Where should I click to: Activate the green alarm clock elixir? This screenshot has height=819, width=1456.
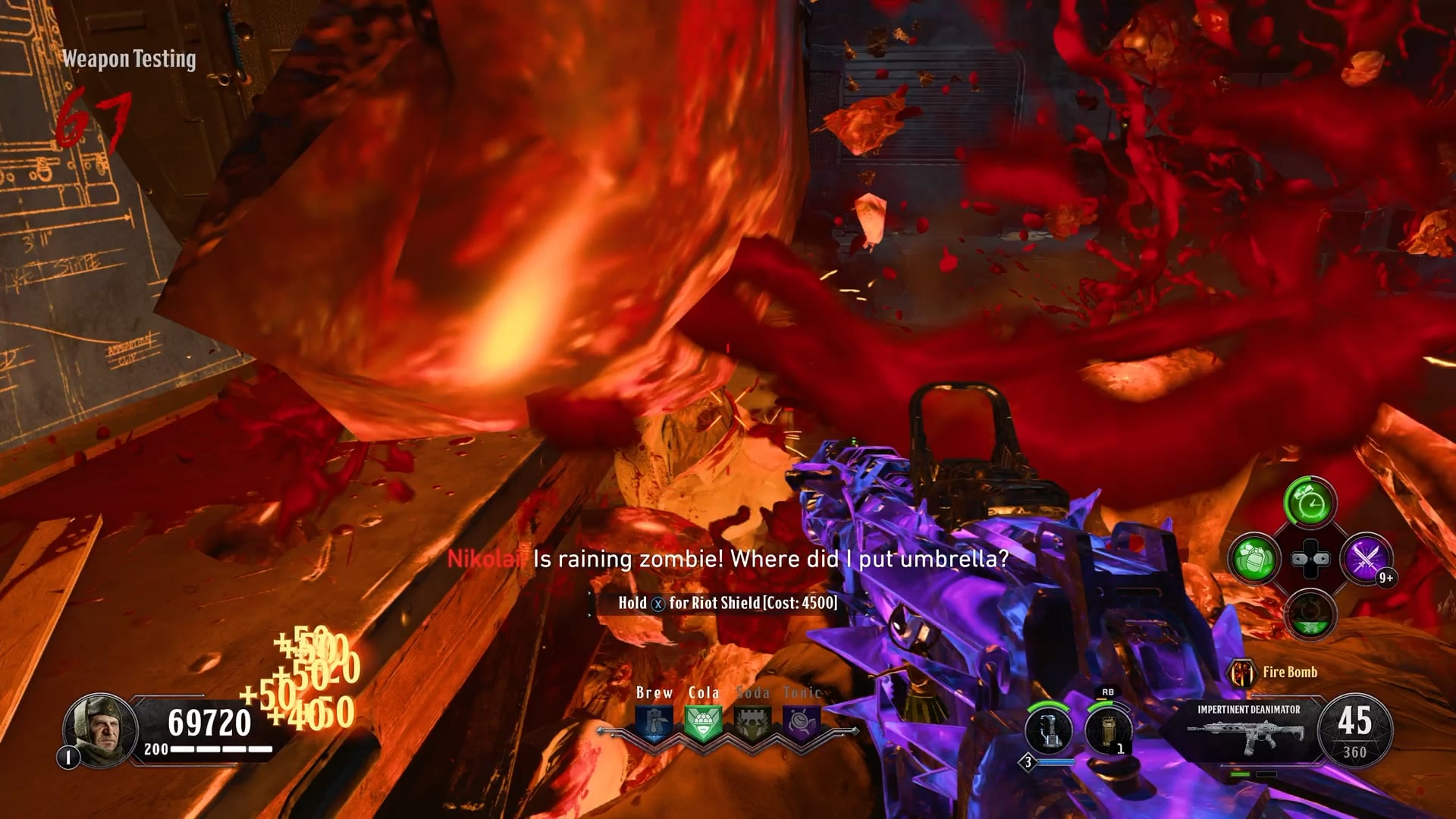click(1310, 503)
